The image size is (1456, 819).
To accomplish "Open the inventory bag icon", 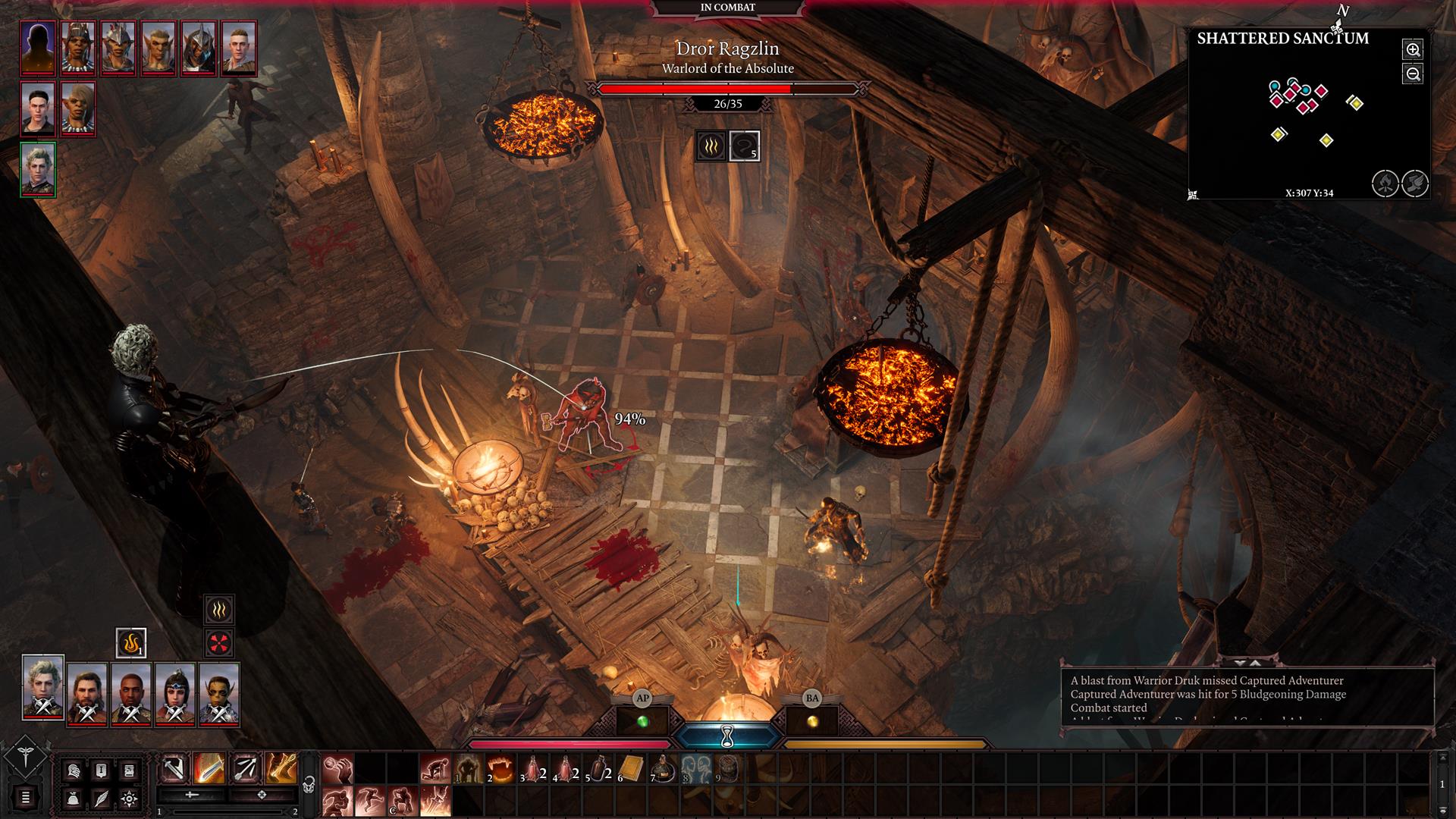I will click(x=73, y=799).
